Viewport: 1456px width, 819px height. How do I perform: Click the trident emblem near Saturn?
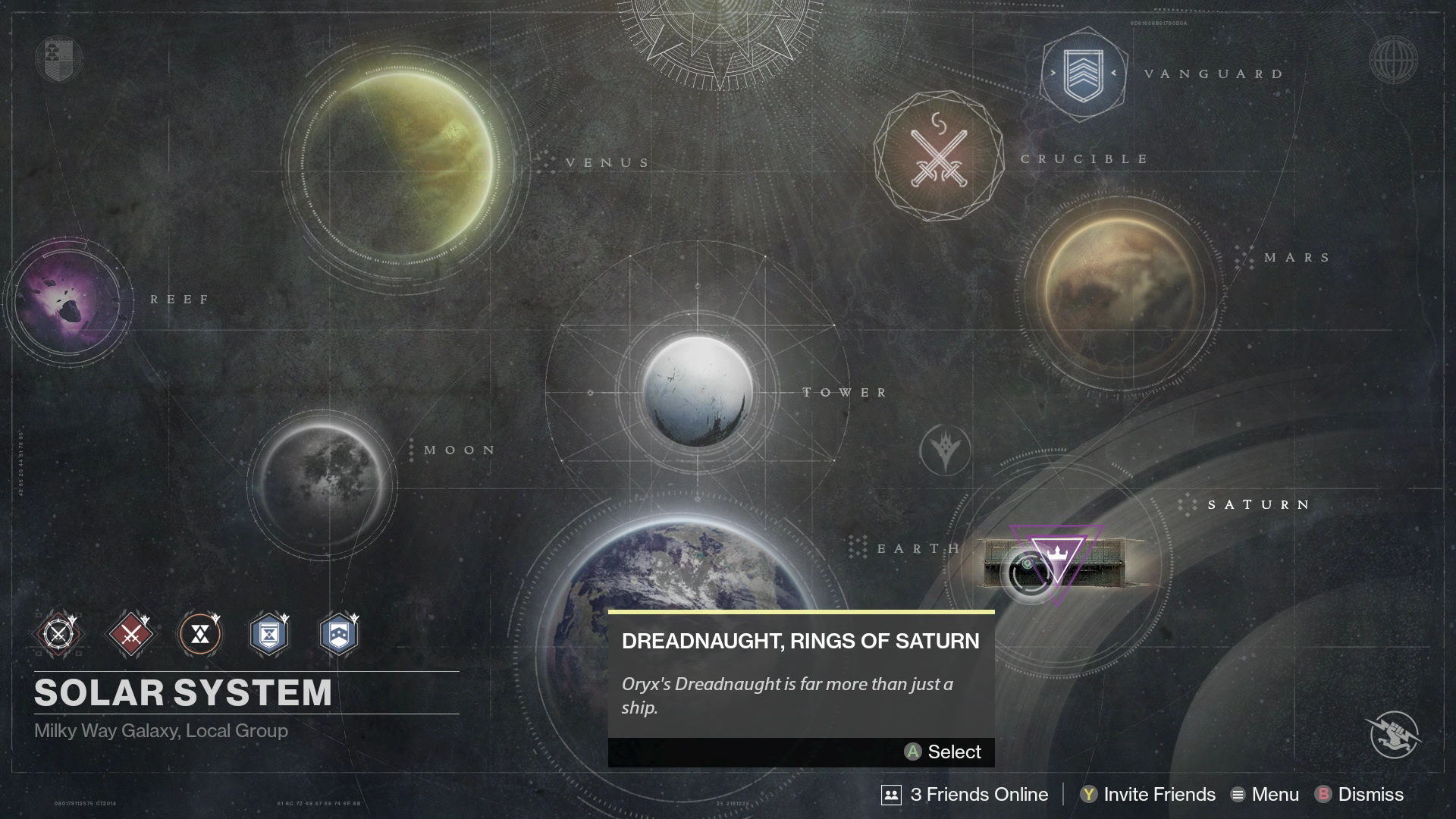coord(945,451)
